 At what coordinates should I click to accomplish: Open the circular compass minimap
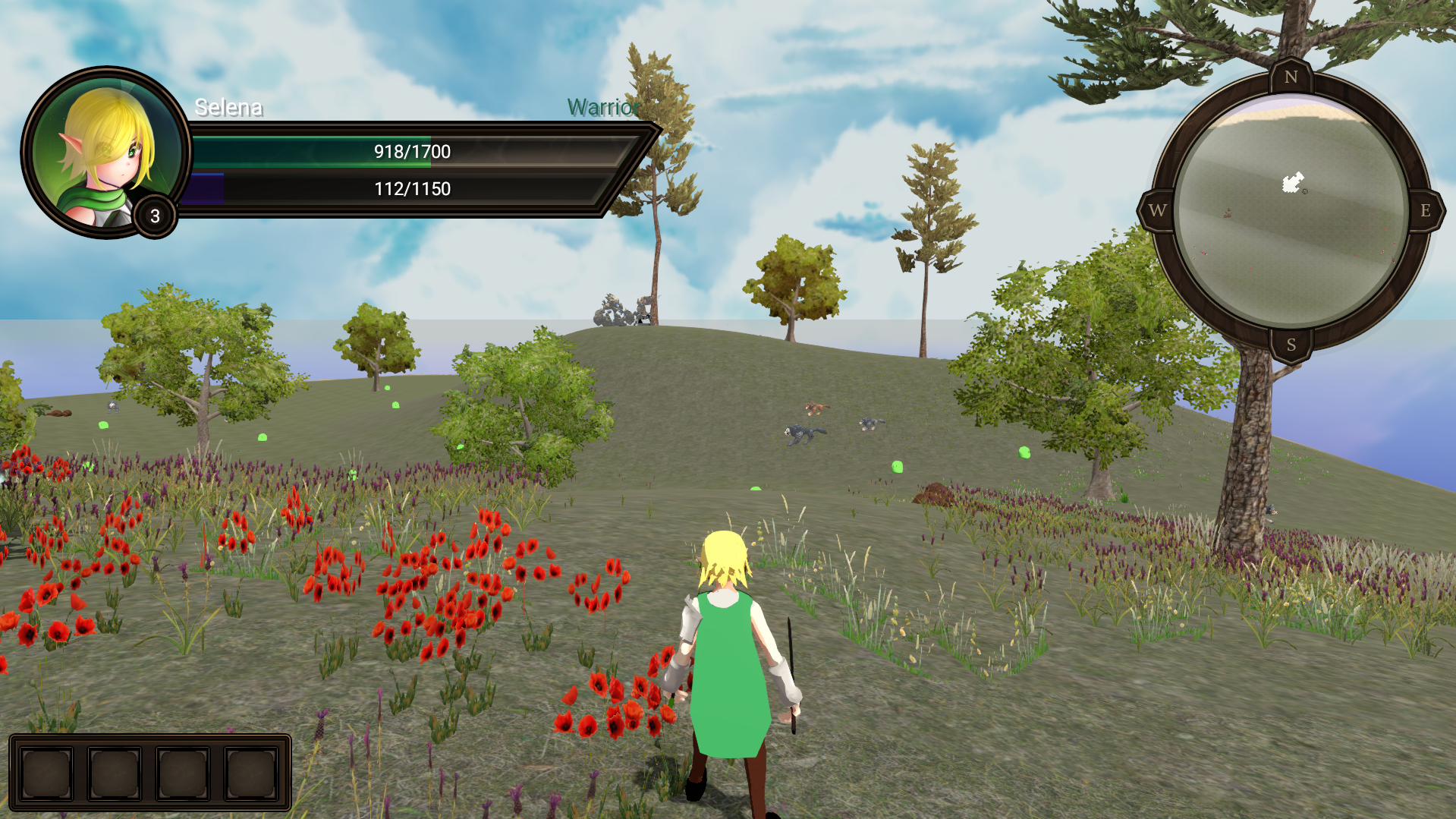point(1291,212)
